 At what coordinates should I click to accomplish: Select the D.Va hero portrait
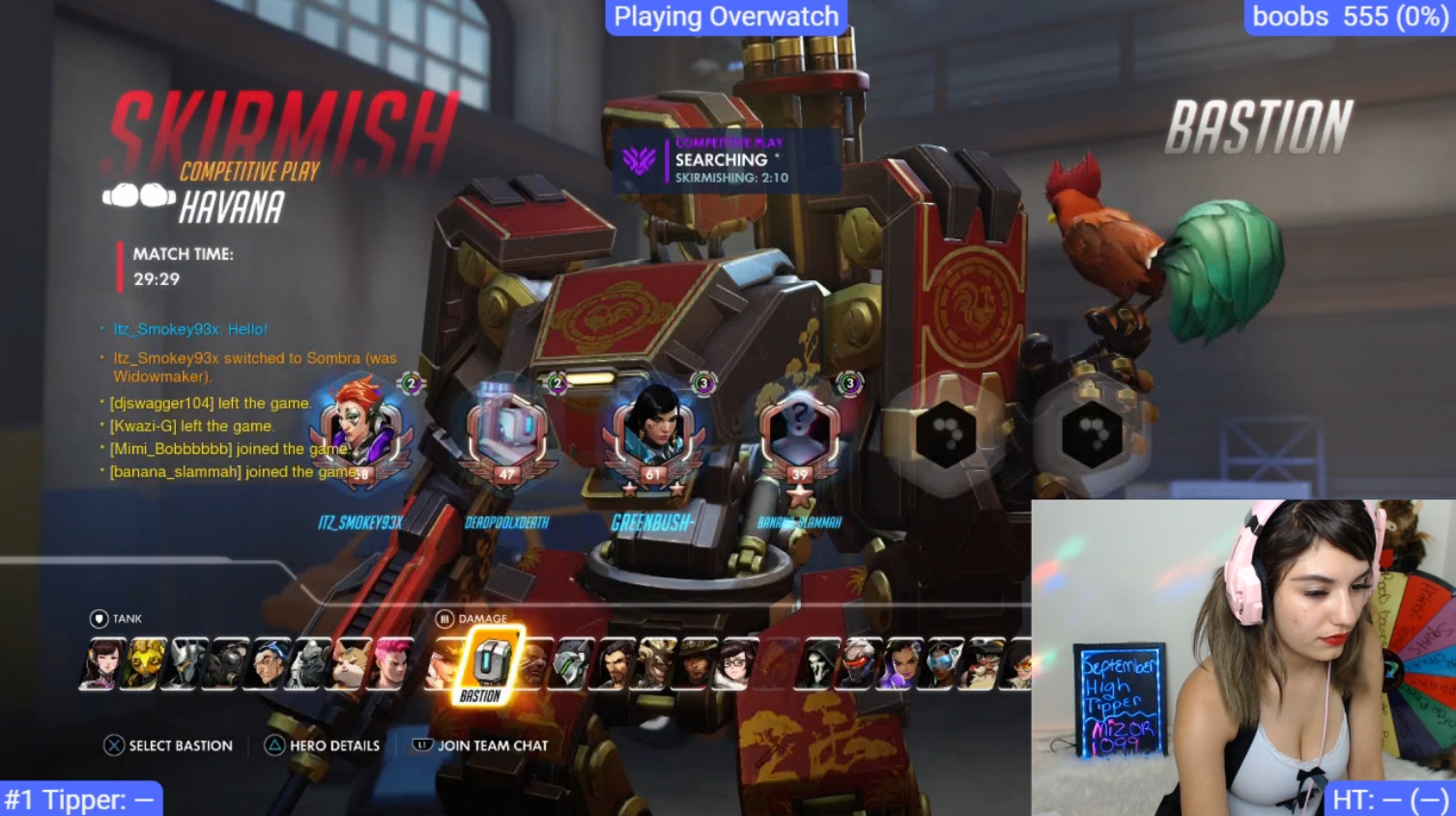click(100, 665)
